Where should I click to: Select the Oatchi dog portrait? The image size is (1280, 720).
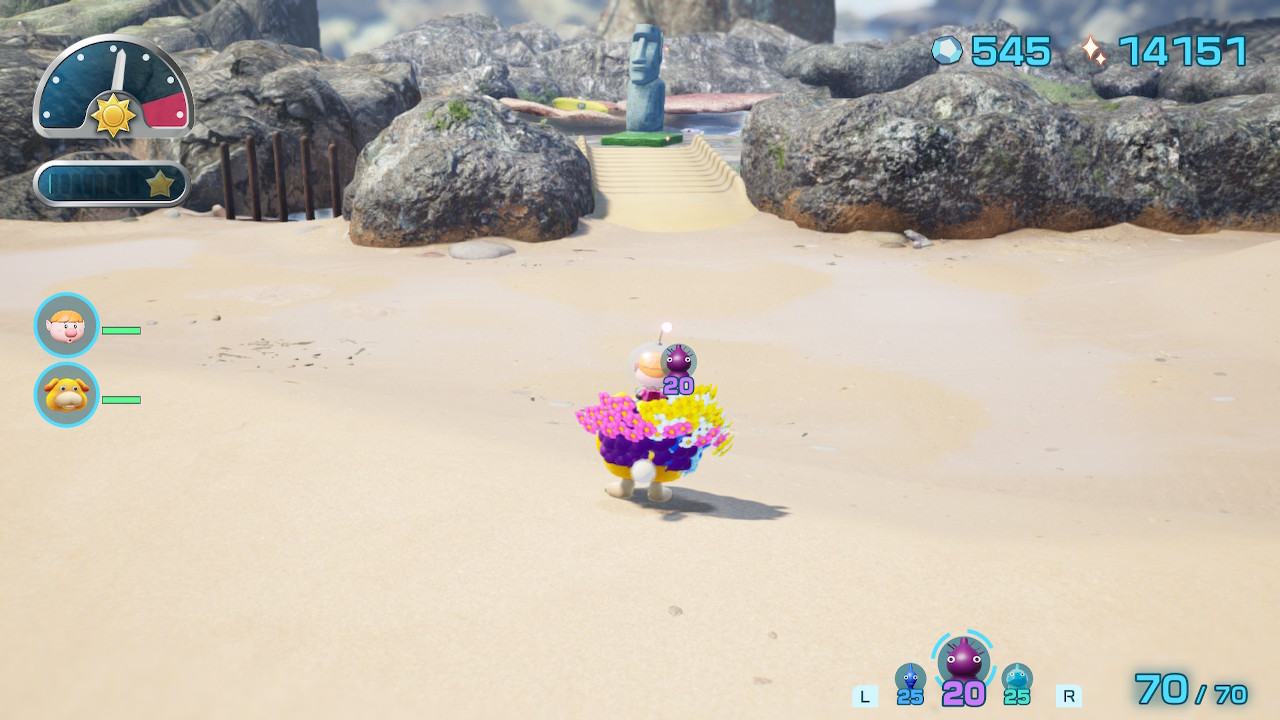(x=67, y=395)
